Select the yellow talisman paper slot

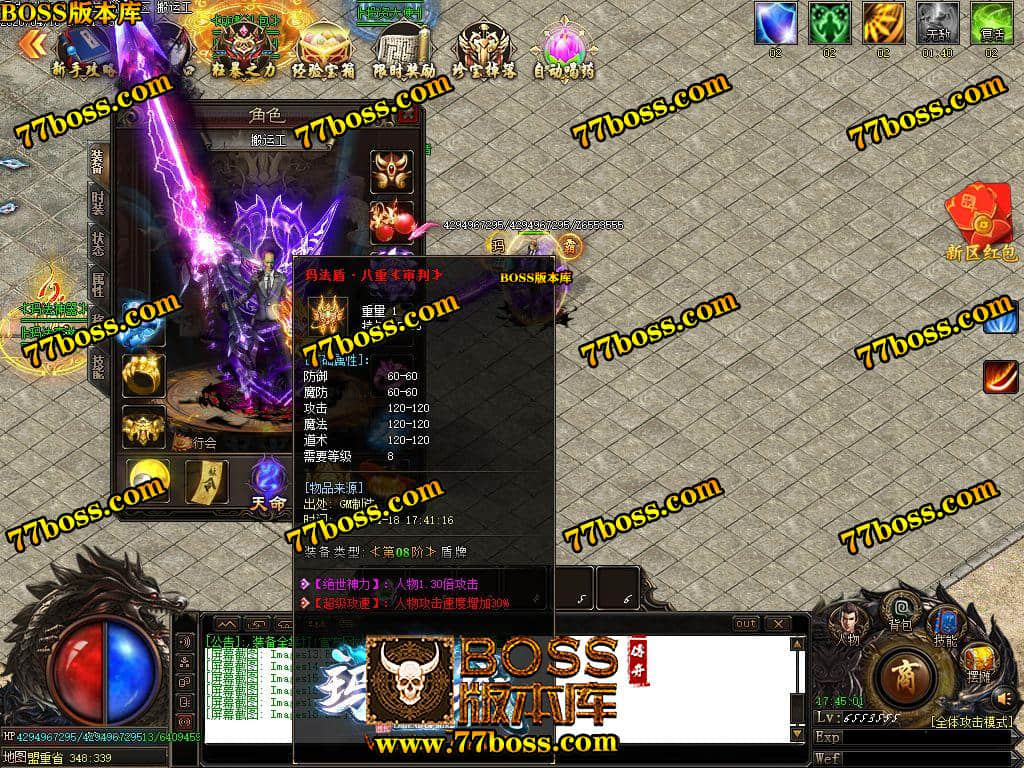pyautogui.click(x=207, y=480)
